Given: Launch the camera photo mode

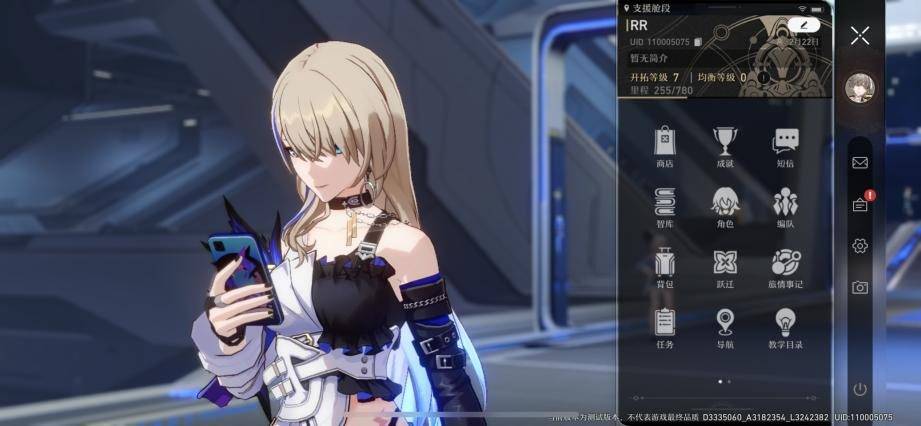Looking at the screenshot, I should [x=859, y=288].
